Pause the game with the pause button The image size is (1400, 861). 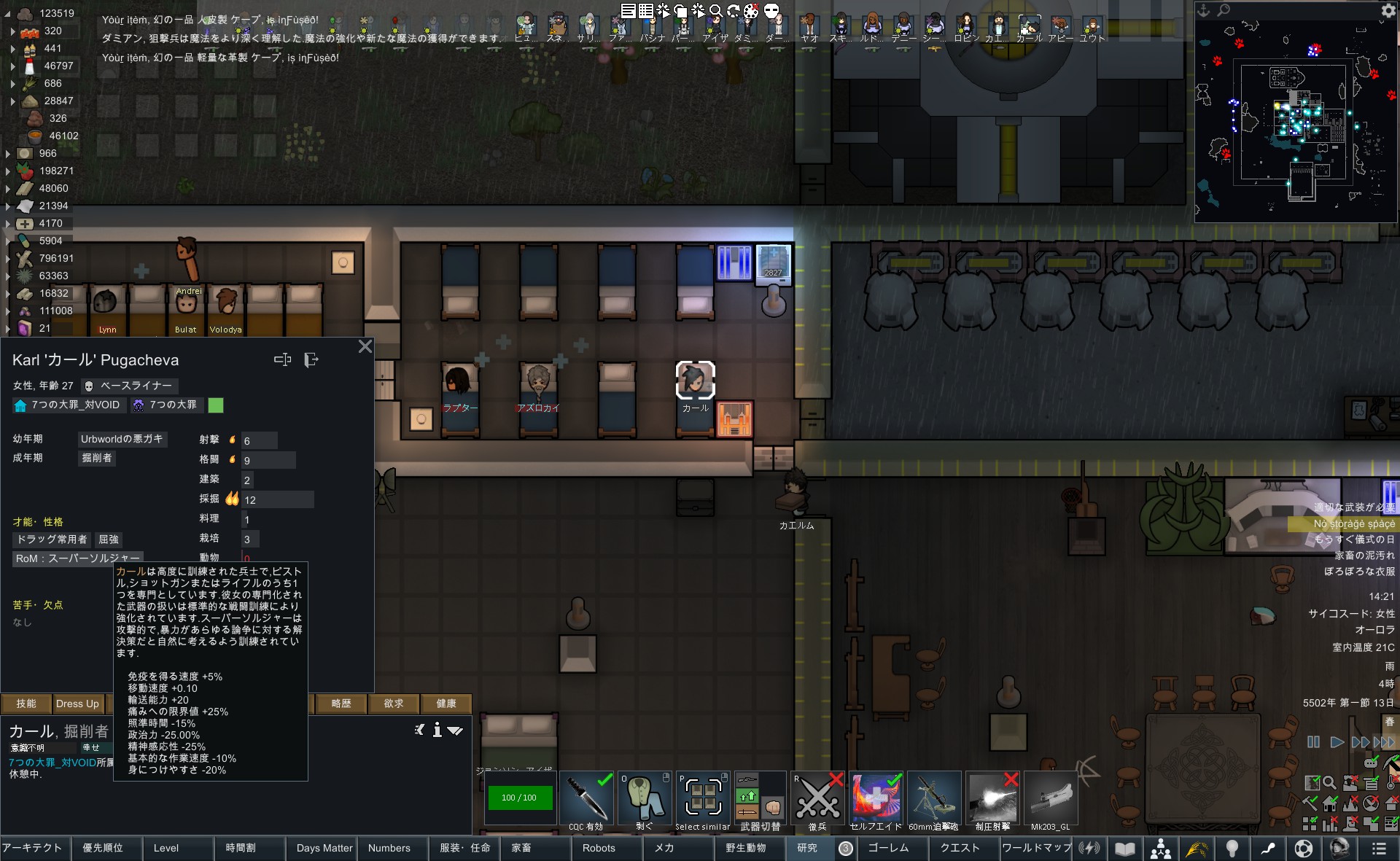click(x=1313, y=742)
